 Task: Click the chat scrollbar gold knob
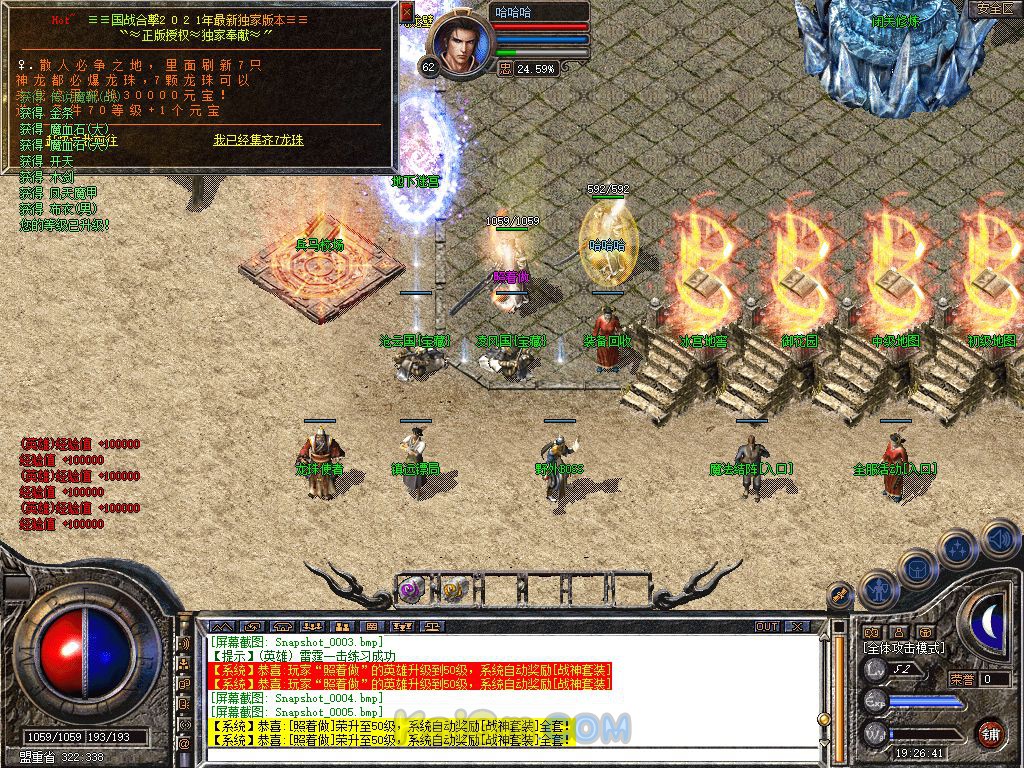(824, 718)
